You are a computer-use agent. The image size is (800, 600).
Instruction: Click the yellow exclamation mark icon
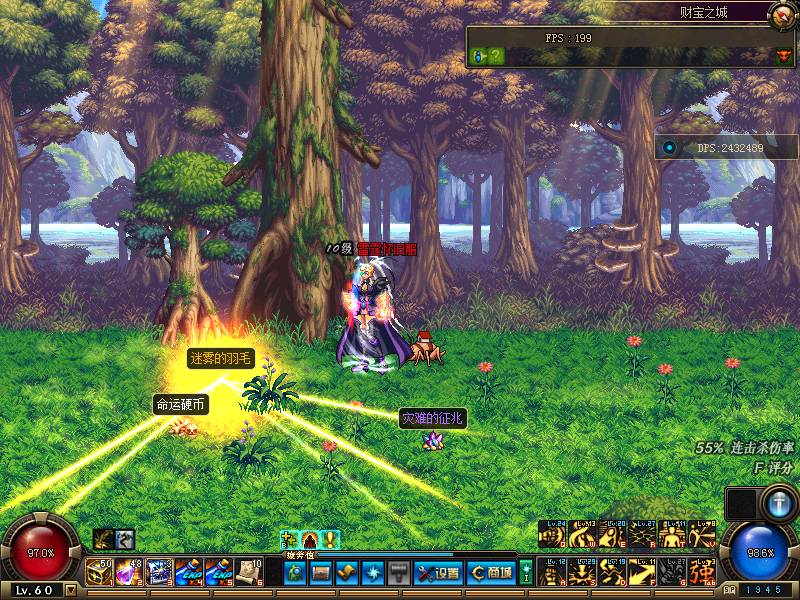coord(330,540)
